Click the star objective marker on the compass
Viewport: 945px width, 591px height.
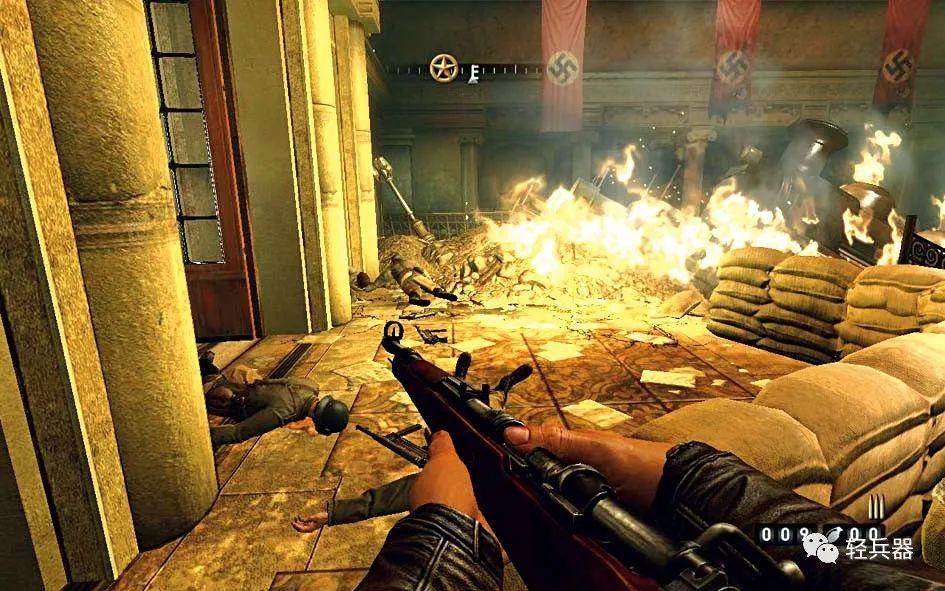(x=443, y=68)
